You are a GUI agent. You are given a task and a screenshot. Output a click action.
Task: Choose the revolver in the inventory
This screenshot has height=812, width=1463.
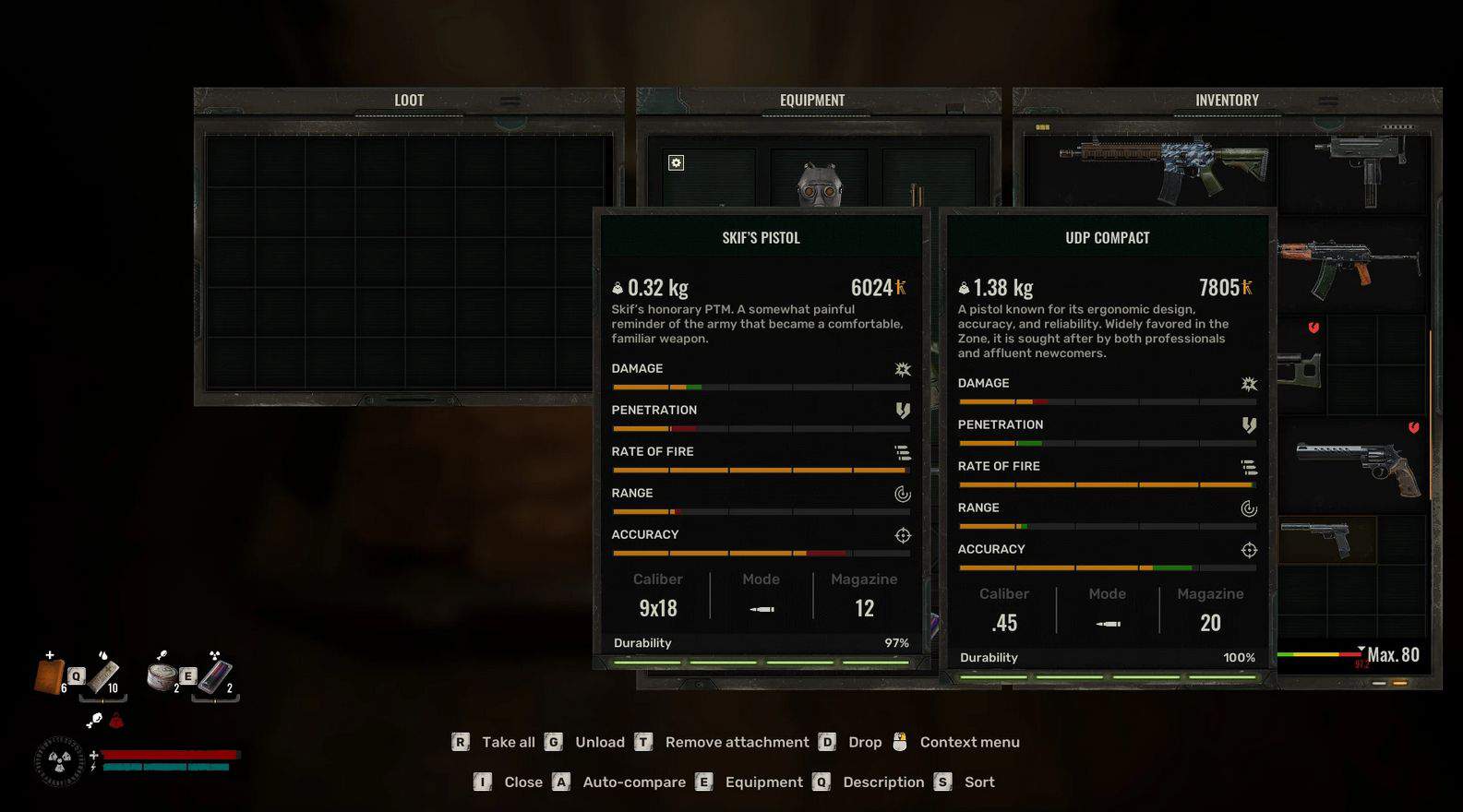click(1357, 463)
